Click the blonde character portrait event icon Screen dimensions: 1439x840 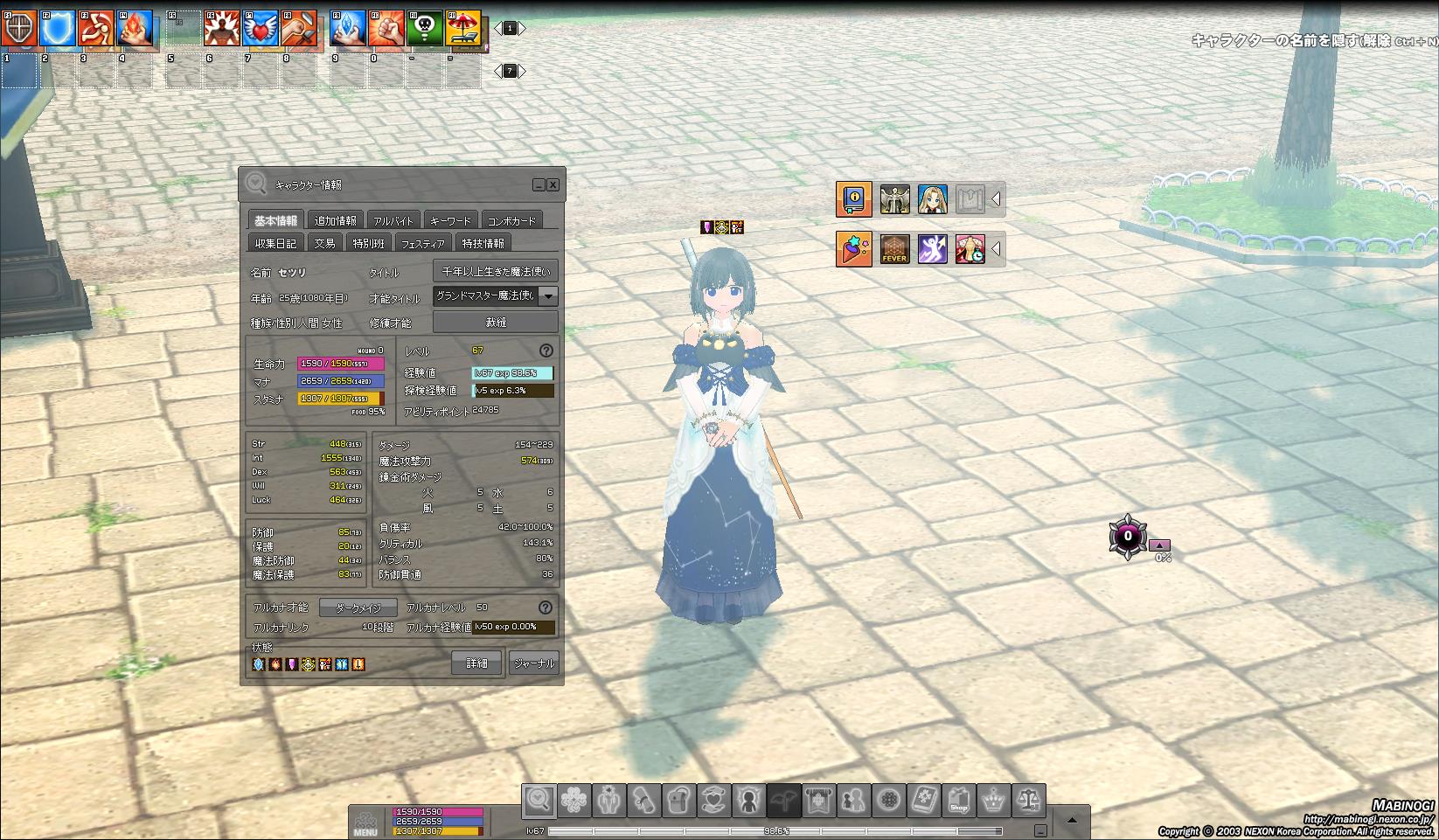coord(933,198)
